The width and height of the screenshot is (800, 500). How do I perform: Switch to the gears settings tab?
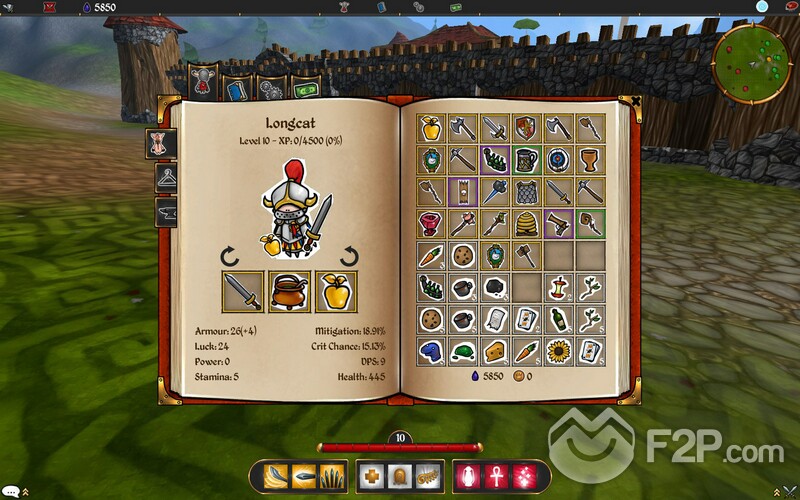click(x=271, y=89)
